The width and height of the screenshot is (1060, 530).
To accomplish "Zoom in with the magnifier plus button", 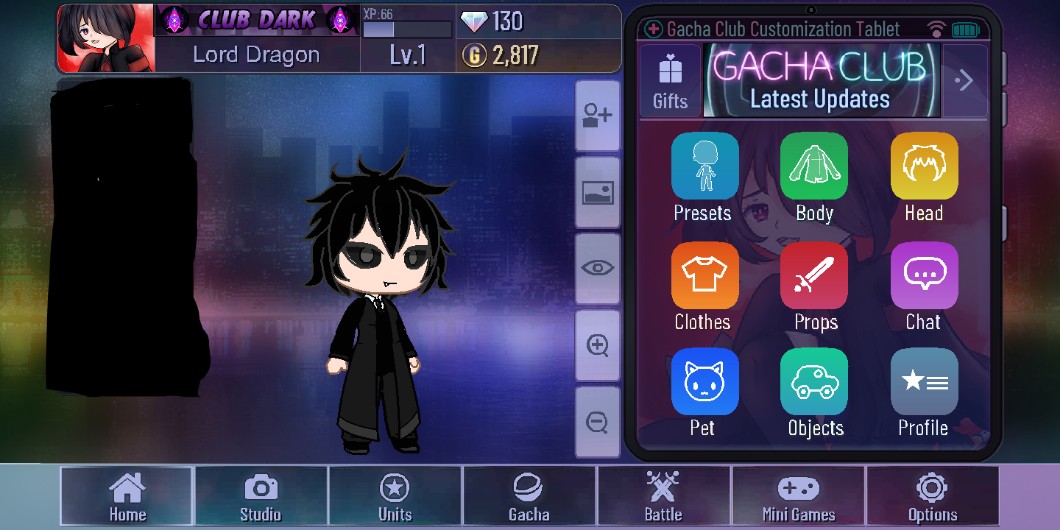I will coord(598,346).
